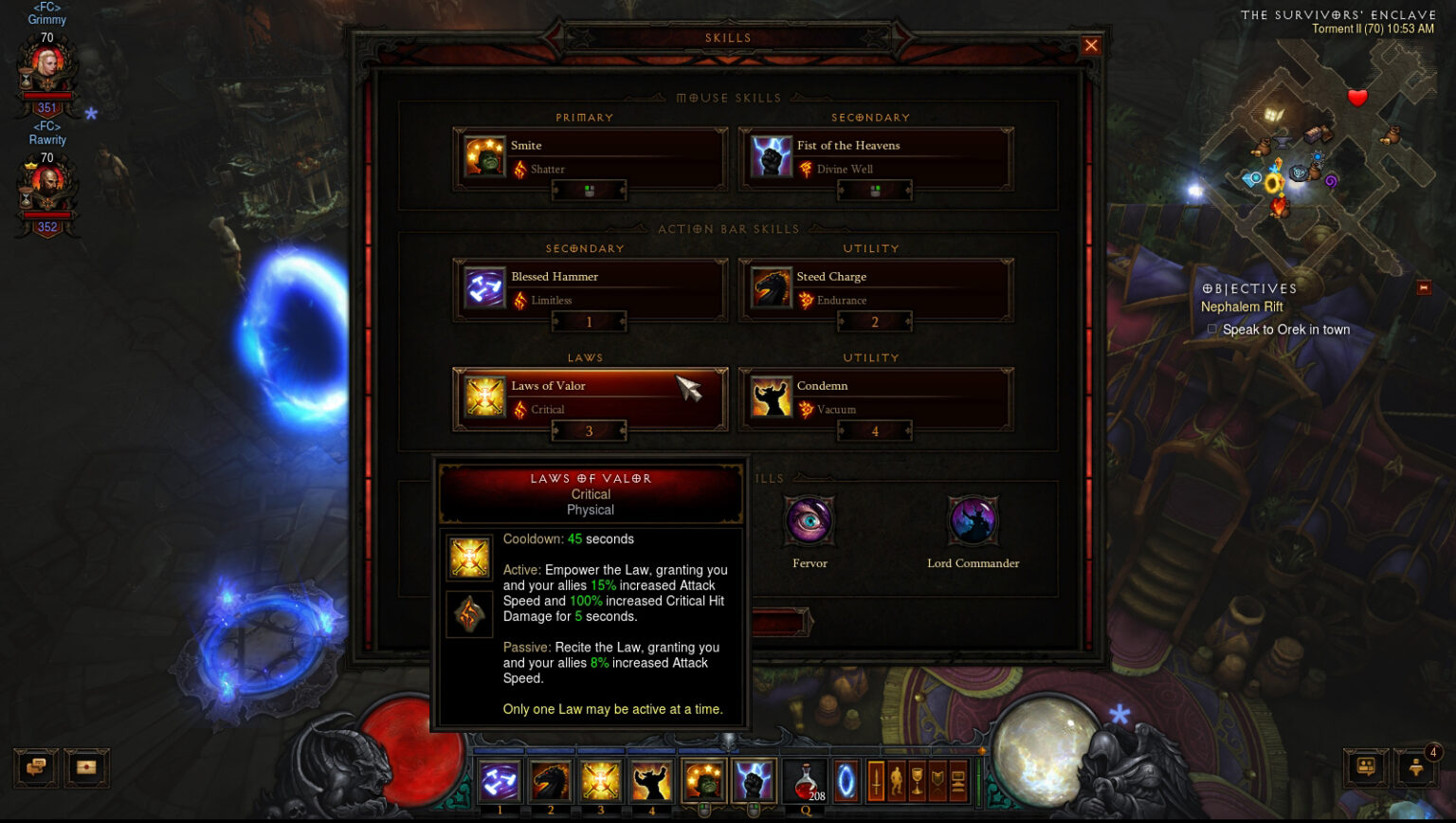Check the Speak to Orek in town objective box
Image resolution: width=1456 pixels, height=823 pixels.
[1210, 329]
